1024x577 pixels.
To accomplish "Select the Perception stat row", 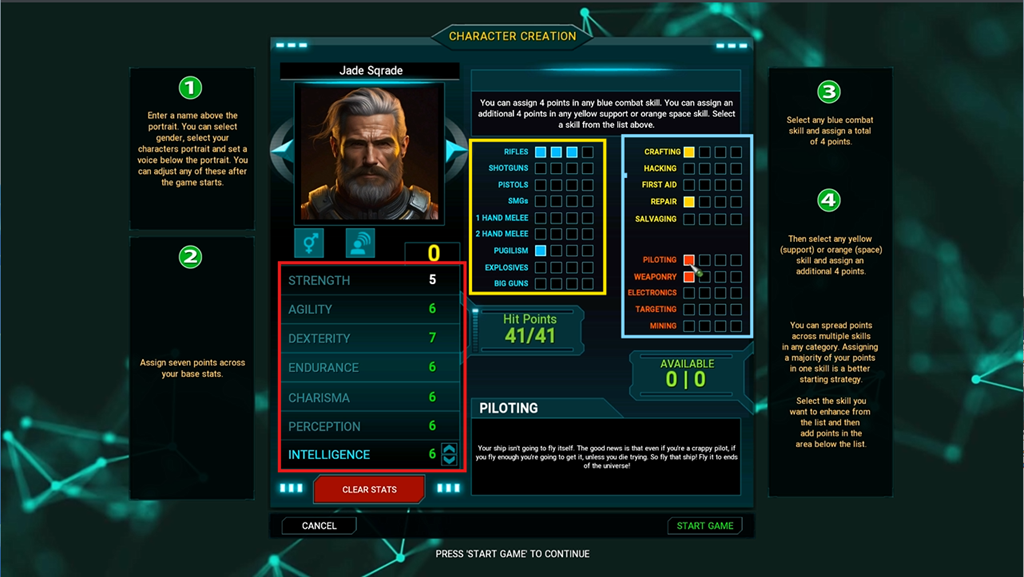I will [x=370, y=426].
